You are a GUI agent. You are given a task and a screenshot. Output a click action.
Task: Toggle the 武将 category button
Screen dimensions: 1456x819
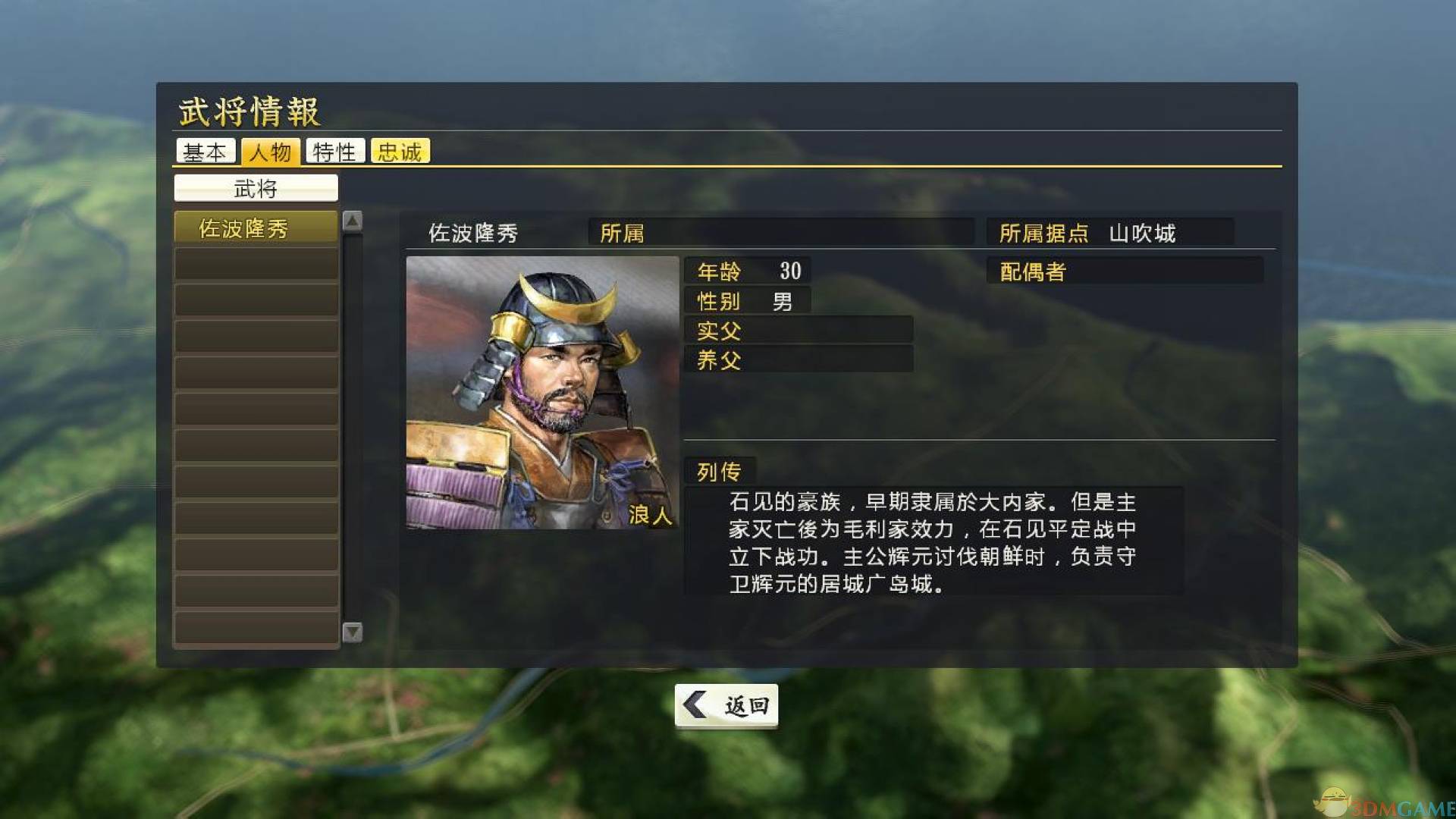pyautogui.click(x=257, y=187)
